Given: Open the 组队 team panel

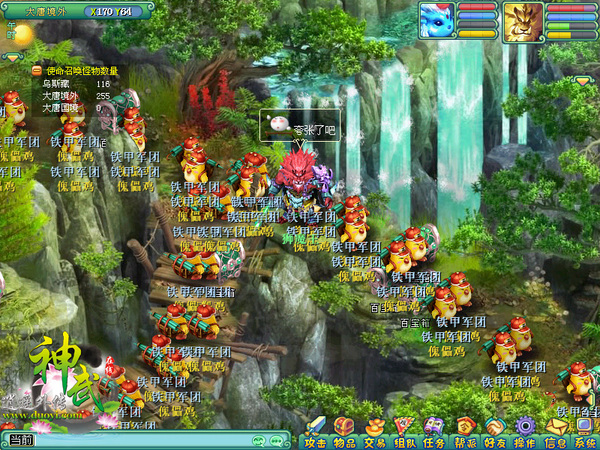Looking at the screenshot, I should (x=404, y=431).
